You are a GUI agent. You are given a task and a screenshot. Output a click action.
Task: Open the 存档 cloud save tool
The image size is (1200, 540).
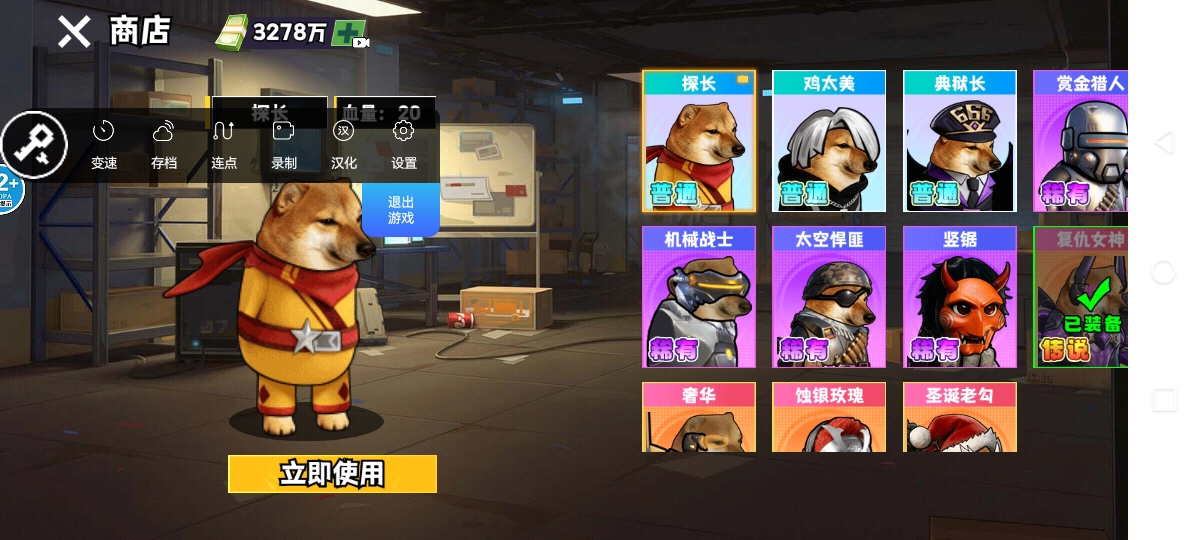point(164,145)
